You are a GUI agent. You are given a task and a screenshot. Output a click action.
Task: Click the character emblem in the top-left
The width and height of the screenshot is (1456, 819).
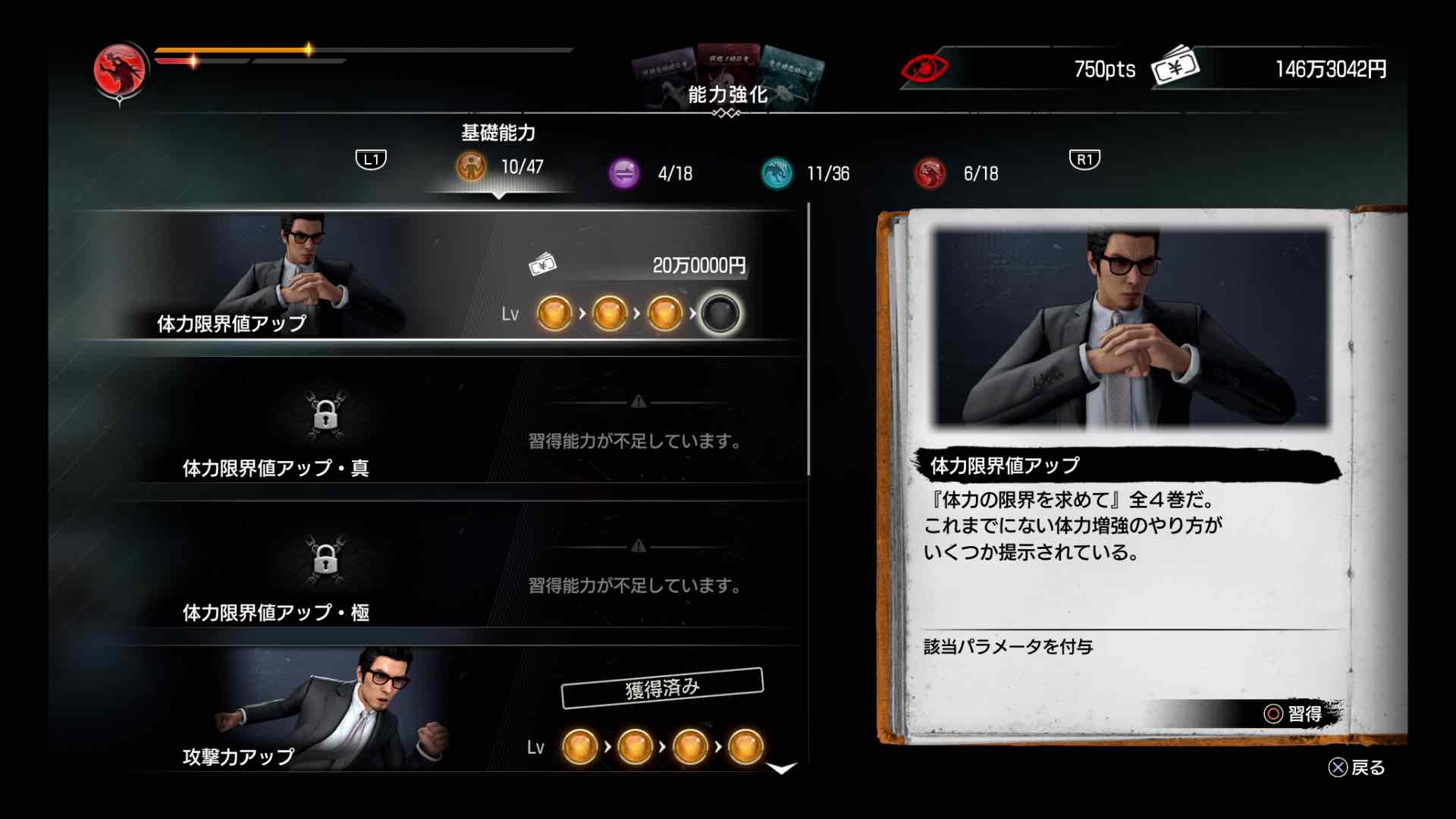(x=120, y=68)
